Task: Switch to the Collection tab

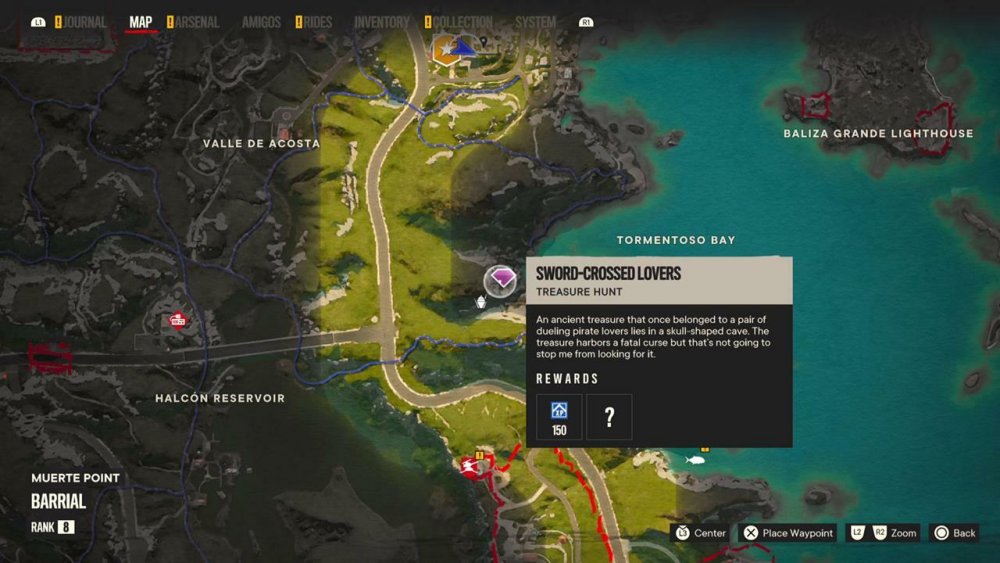Action: [x=463, y=22]
